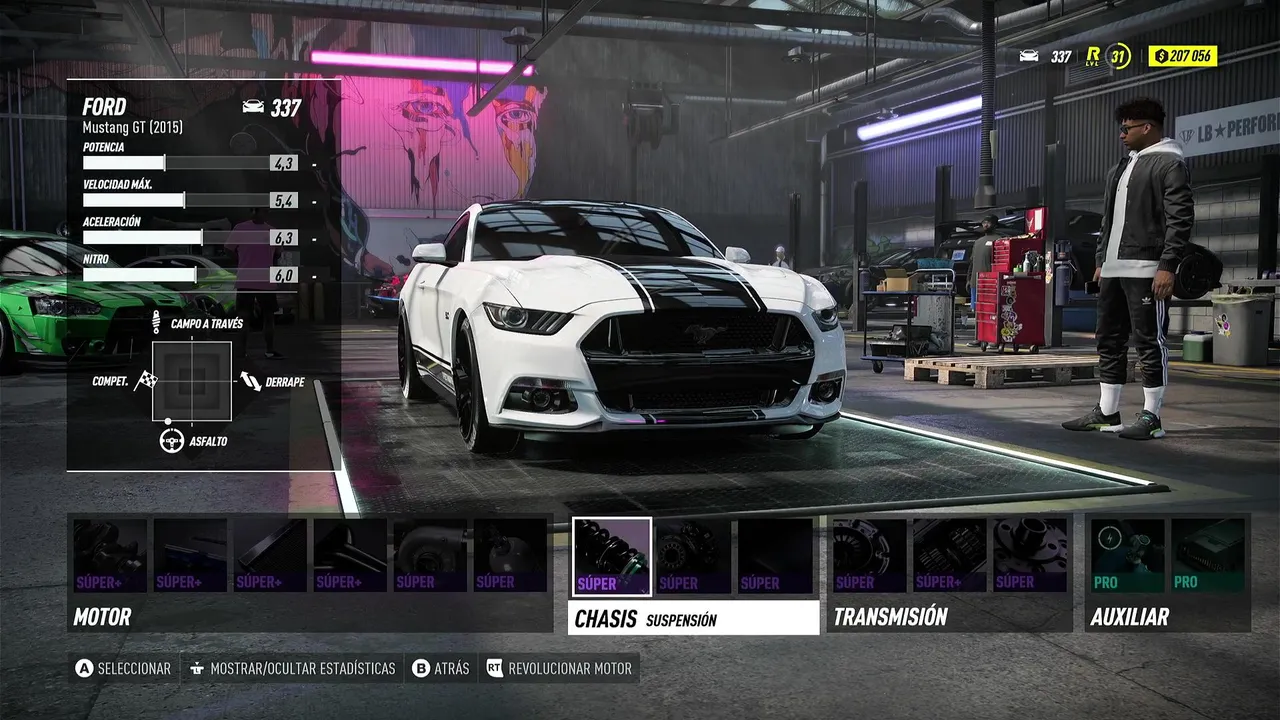Viewport: 1280px width, 720px height.
Task: Select the clutch part in Transmisión
Action: pyautogui.click(x=870, y=556)
